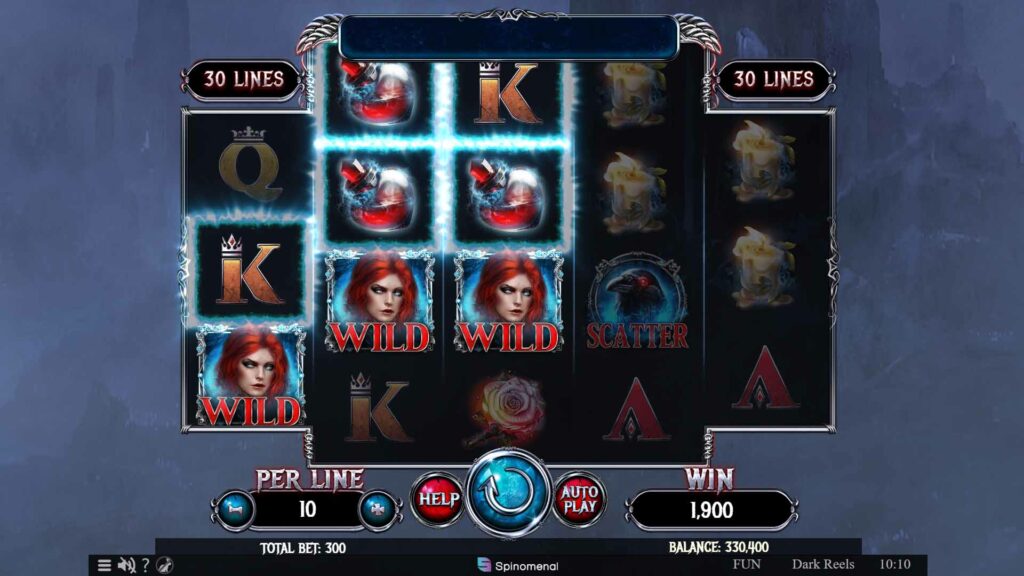Open the hamburger menu in the bottom bar
Viewport: 1024px width, 576px height.
click(x=104, y=565)
